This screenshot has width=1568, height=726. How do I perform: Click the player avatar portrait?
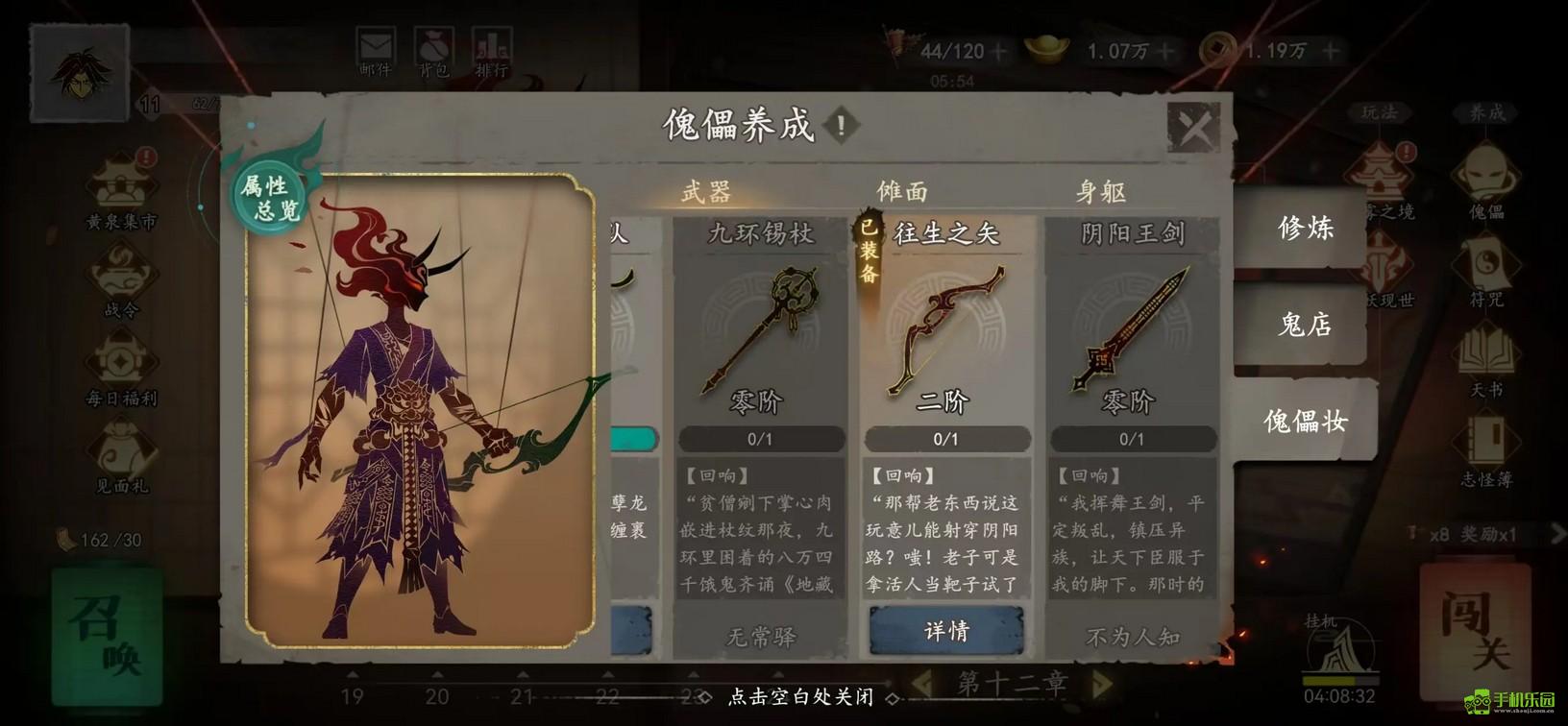click(x=80, y=73)
